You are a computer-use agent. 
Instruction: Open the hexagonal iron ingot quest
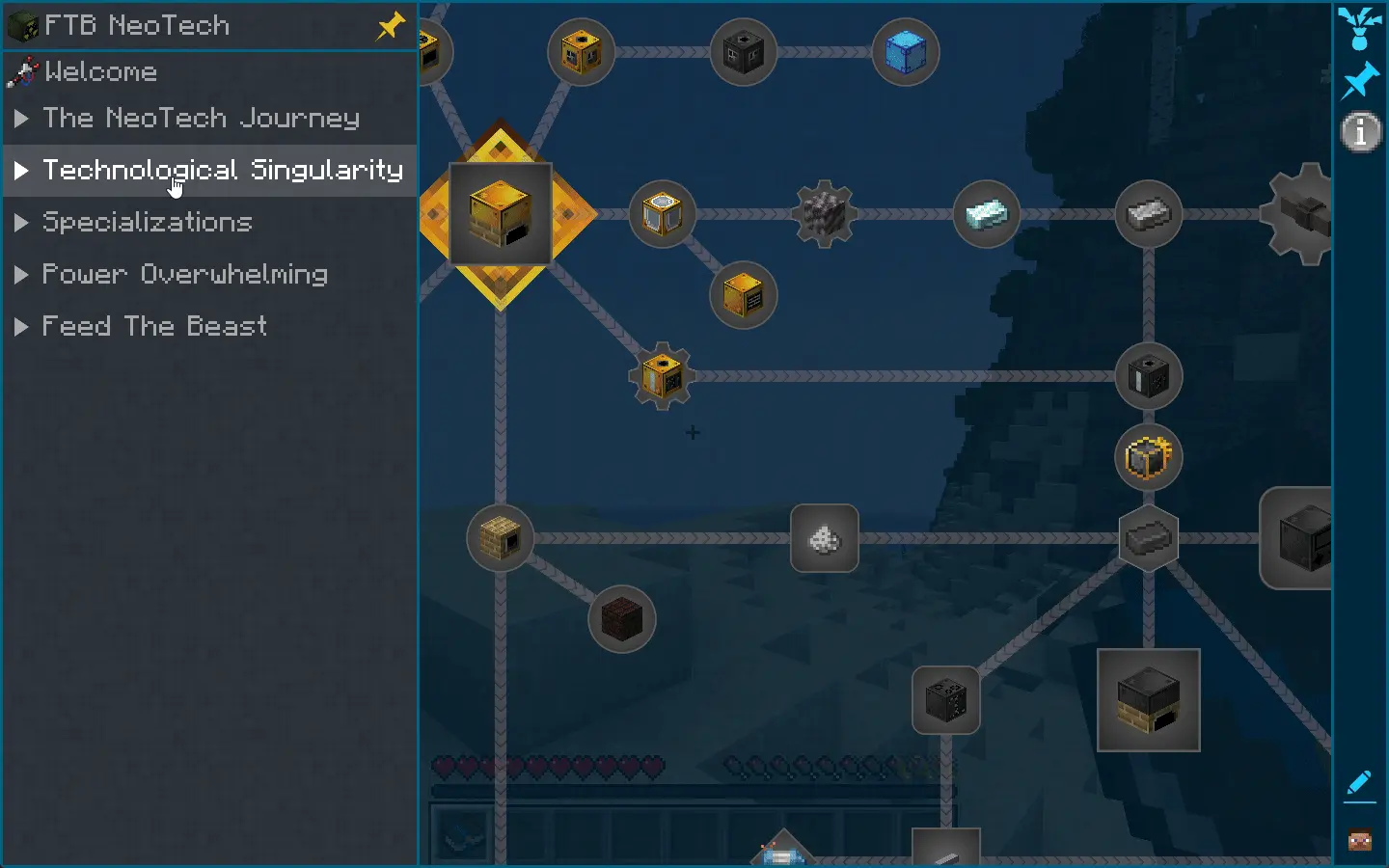point(1149,540)
